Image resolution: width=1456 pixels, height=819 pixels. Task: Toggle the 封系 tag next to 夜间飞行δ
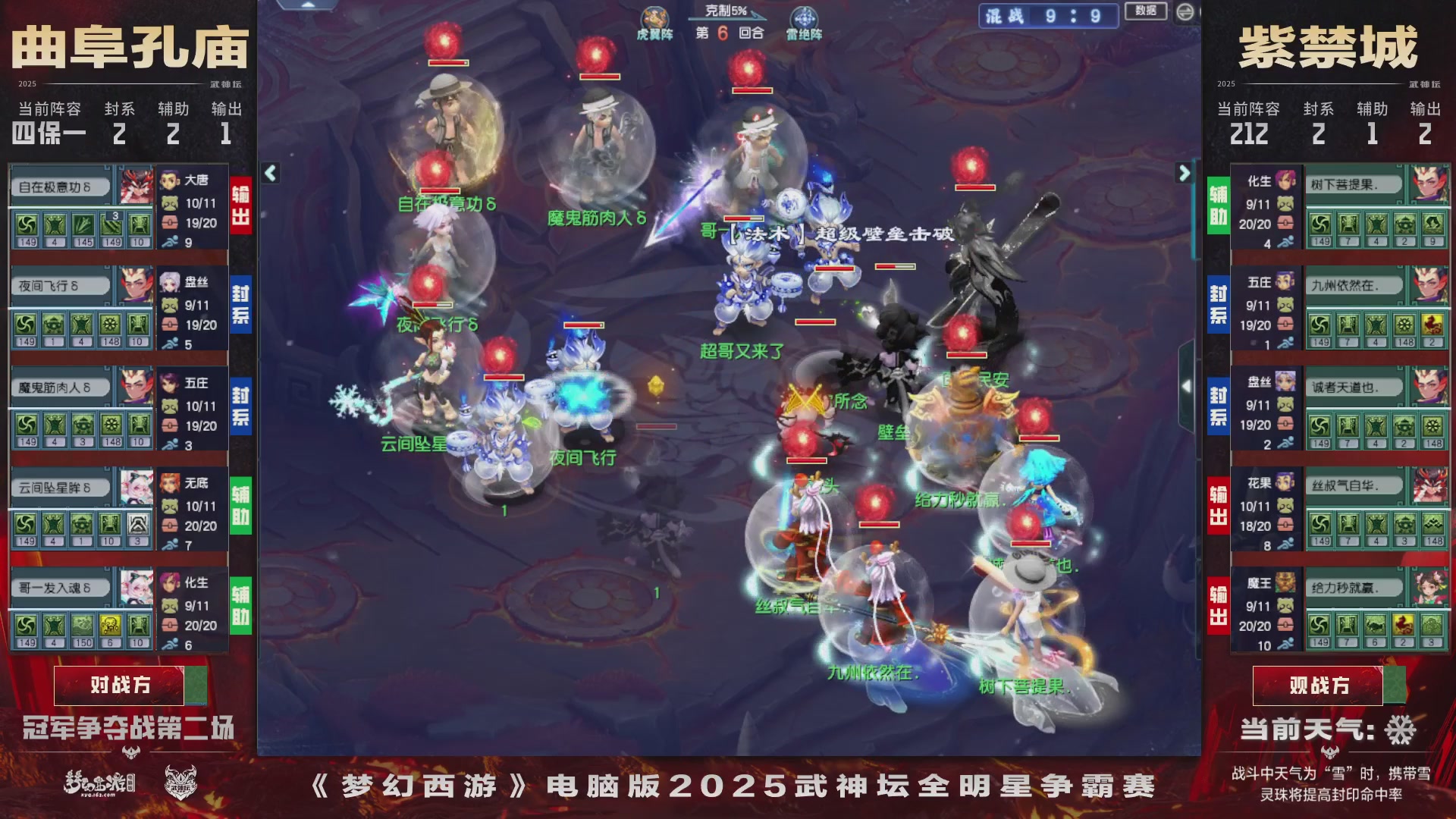tap(240, 305)
